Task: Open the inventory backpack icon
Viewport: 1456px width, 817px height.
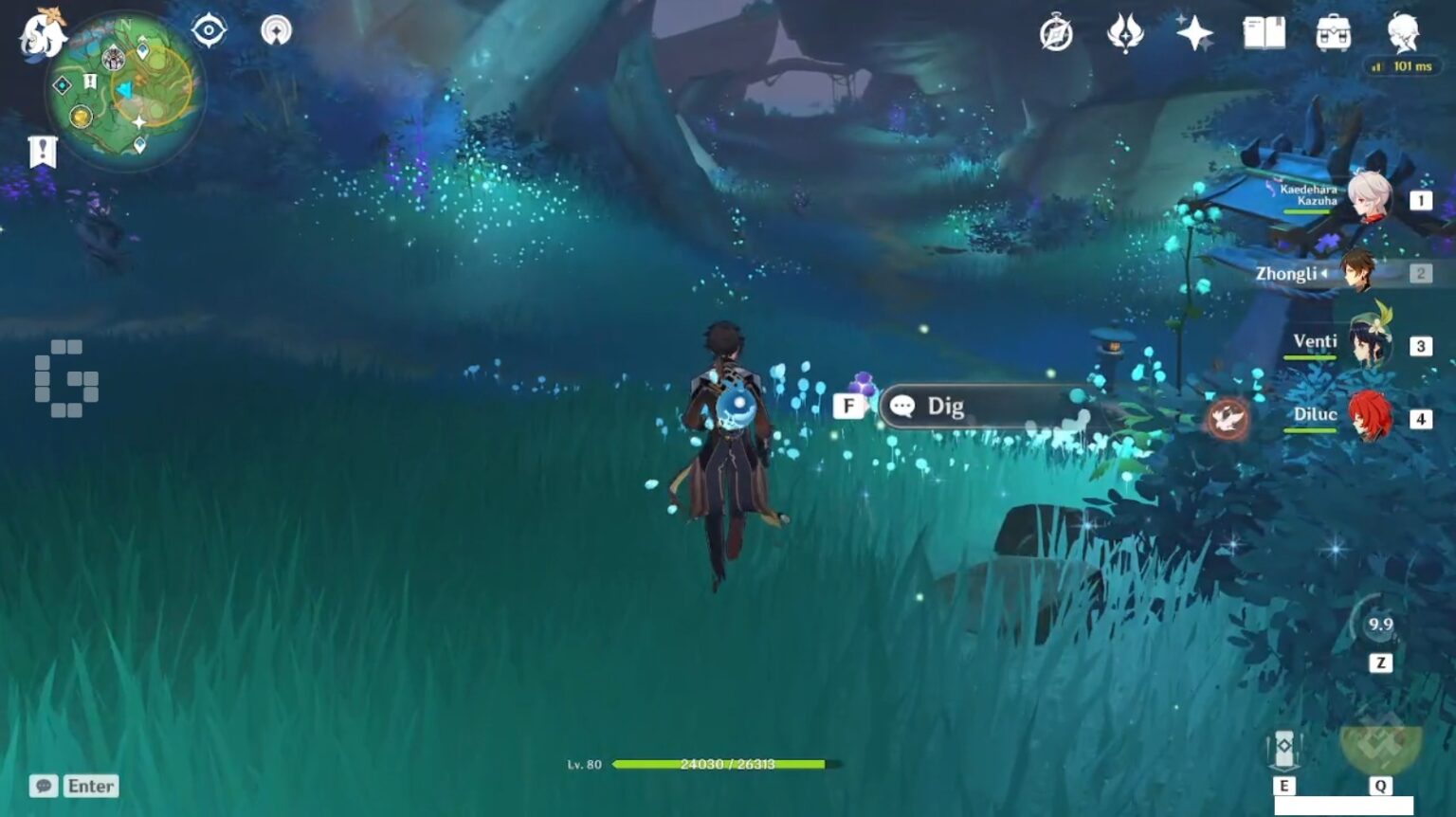Action: (1333, 33)
